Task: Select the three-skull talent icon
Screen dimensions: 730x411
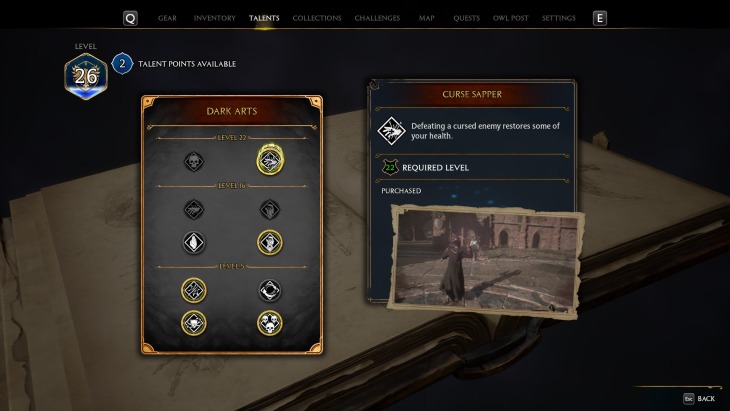Action: pos(269,322)
